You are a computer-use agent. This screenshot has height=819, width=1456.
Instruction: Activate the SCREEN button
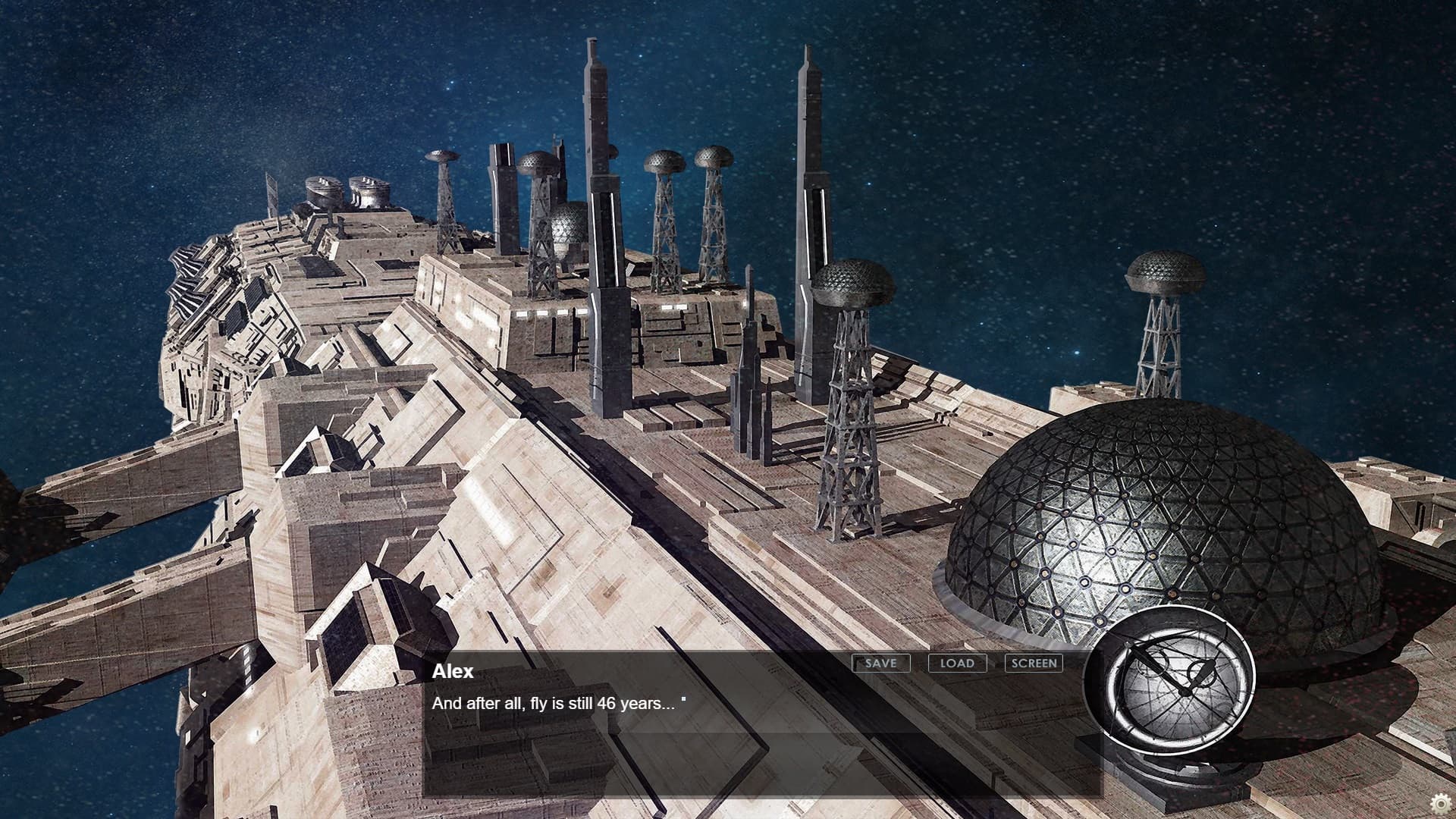tap(1034, 663)
